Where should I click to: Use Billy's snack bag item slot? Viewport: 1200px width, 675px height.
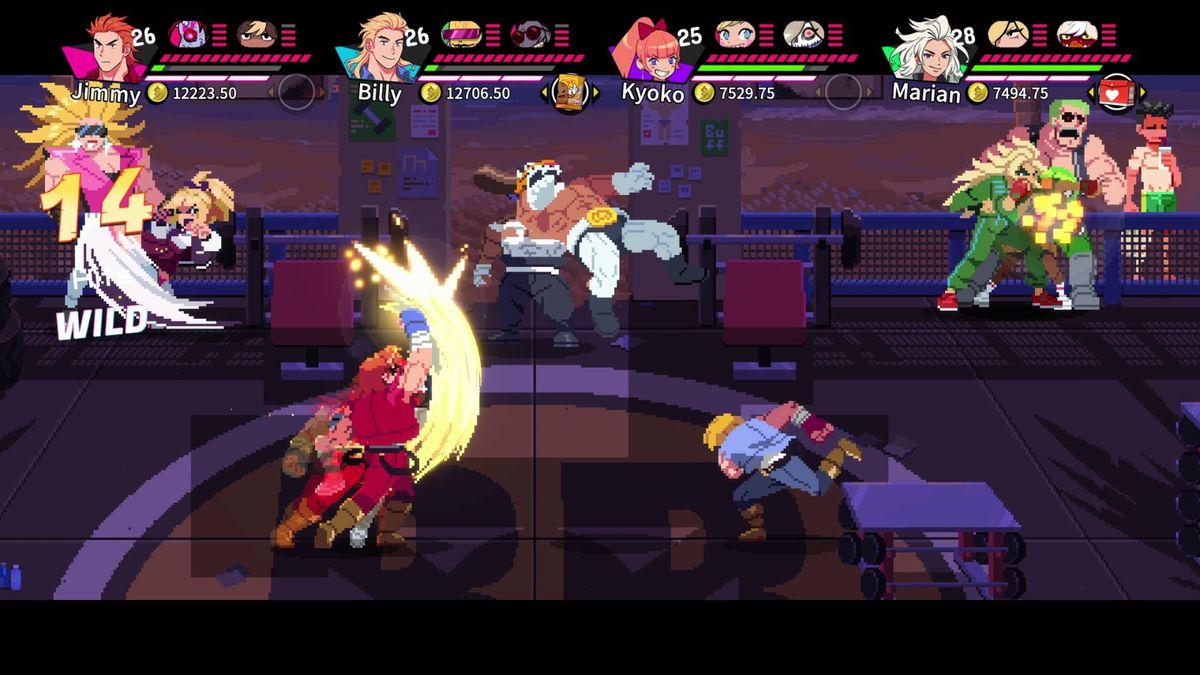[x=569, y=93]
